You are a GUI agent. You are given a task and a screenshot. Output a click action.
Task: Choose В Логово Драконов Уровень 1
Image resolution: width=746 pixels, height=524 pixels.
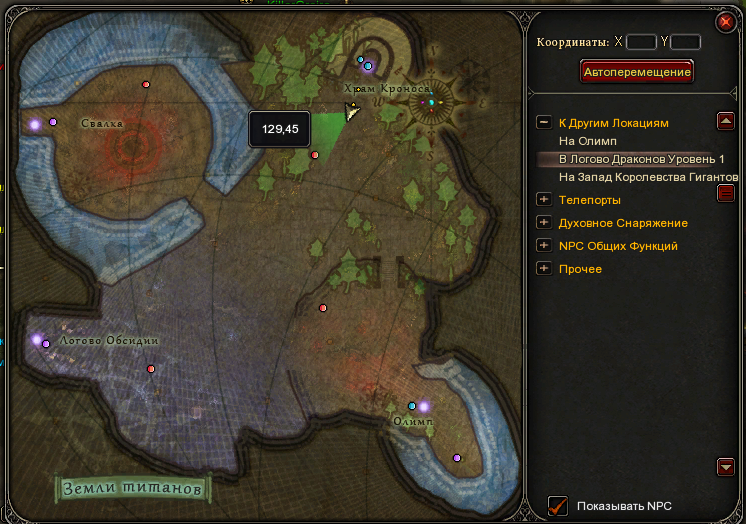[641, 160]
